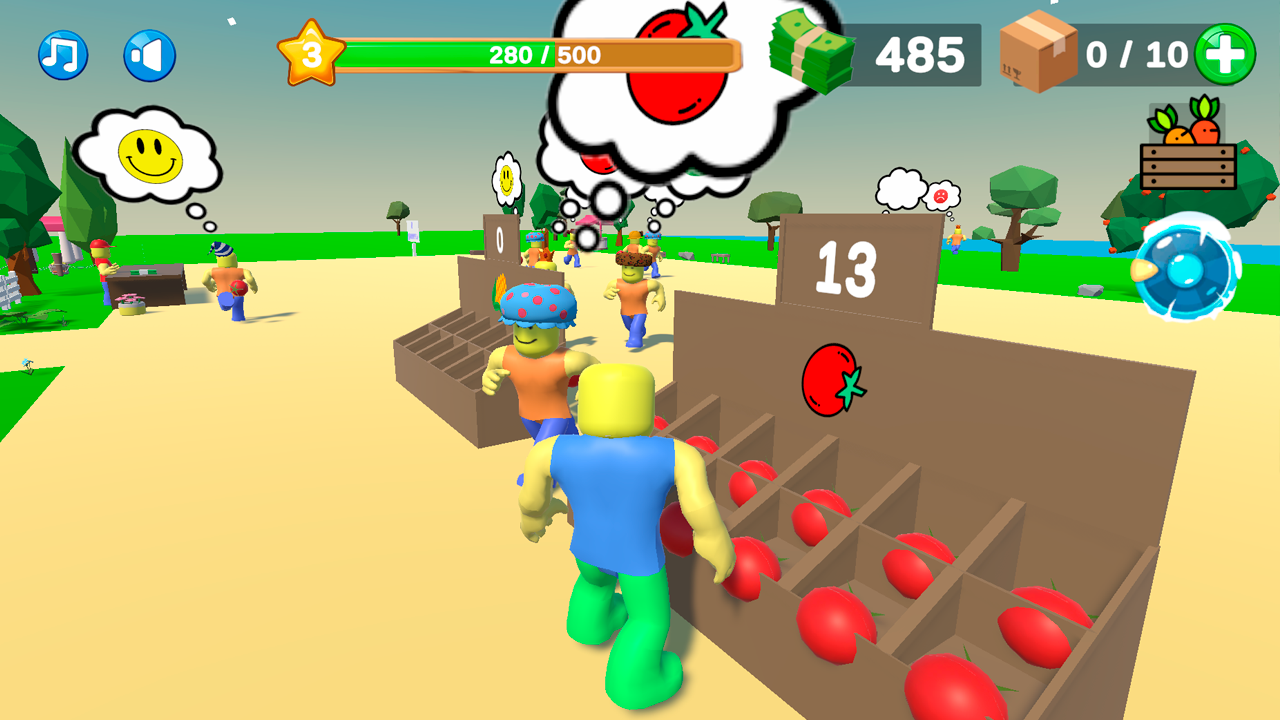Click the money stack icon
The height and width of the screenshot is (720, 1280).
[811, 52]
